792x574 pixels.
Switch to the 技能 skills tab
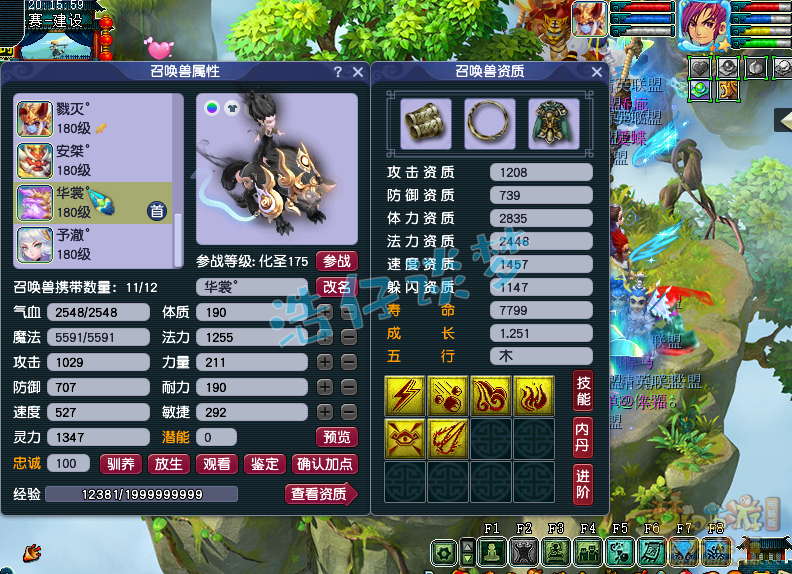click(584, 391)
